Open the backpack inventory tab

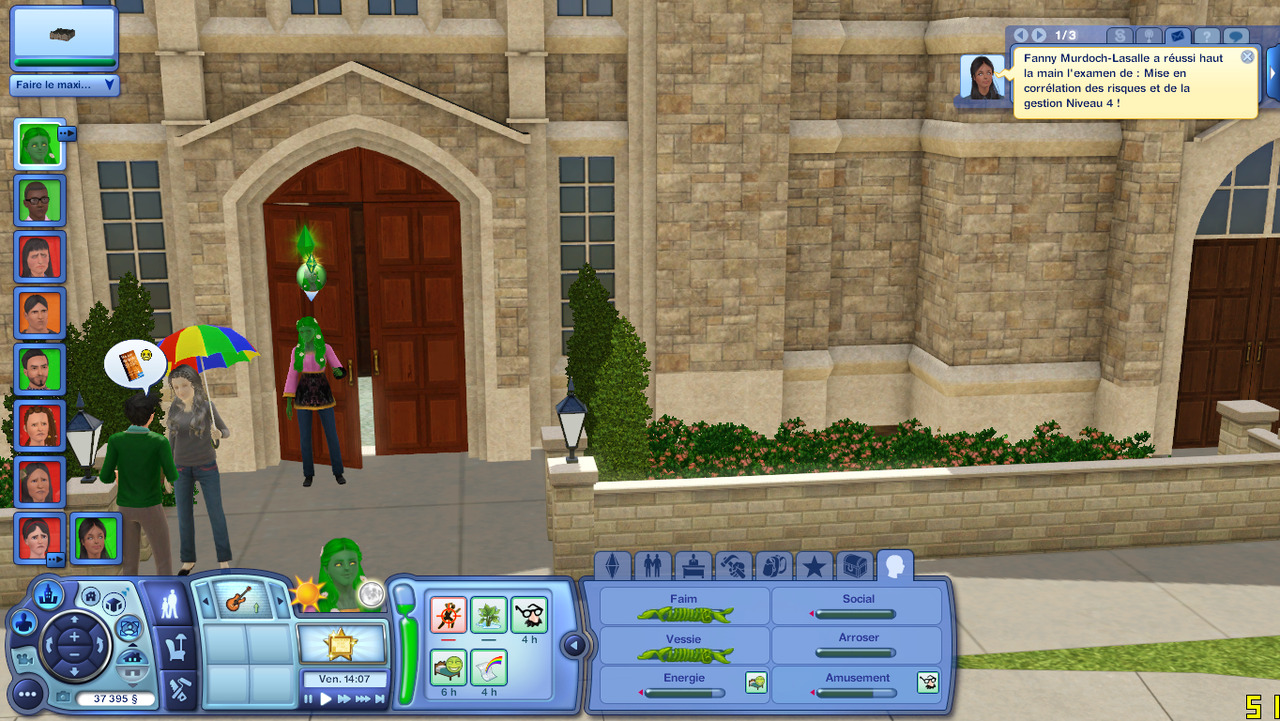pyautogui.click(x=773, y=567)
